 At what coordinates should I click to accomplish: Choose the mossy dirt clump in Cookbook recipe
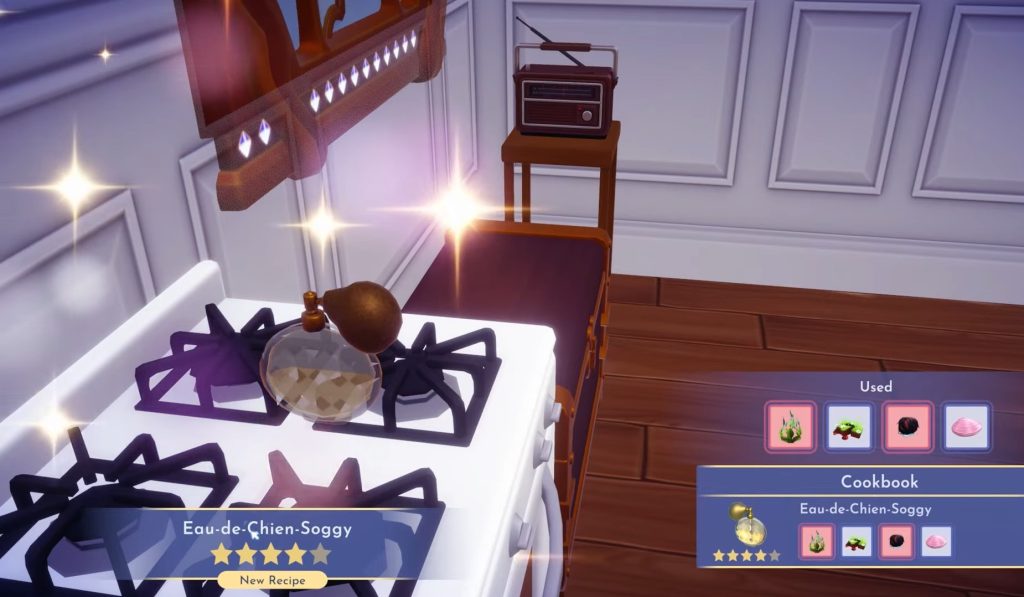857,541
